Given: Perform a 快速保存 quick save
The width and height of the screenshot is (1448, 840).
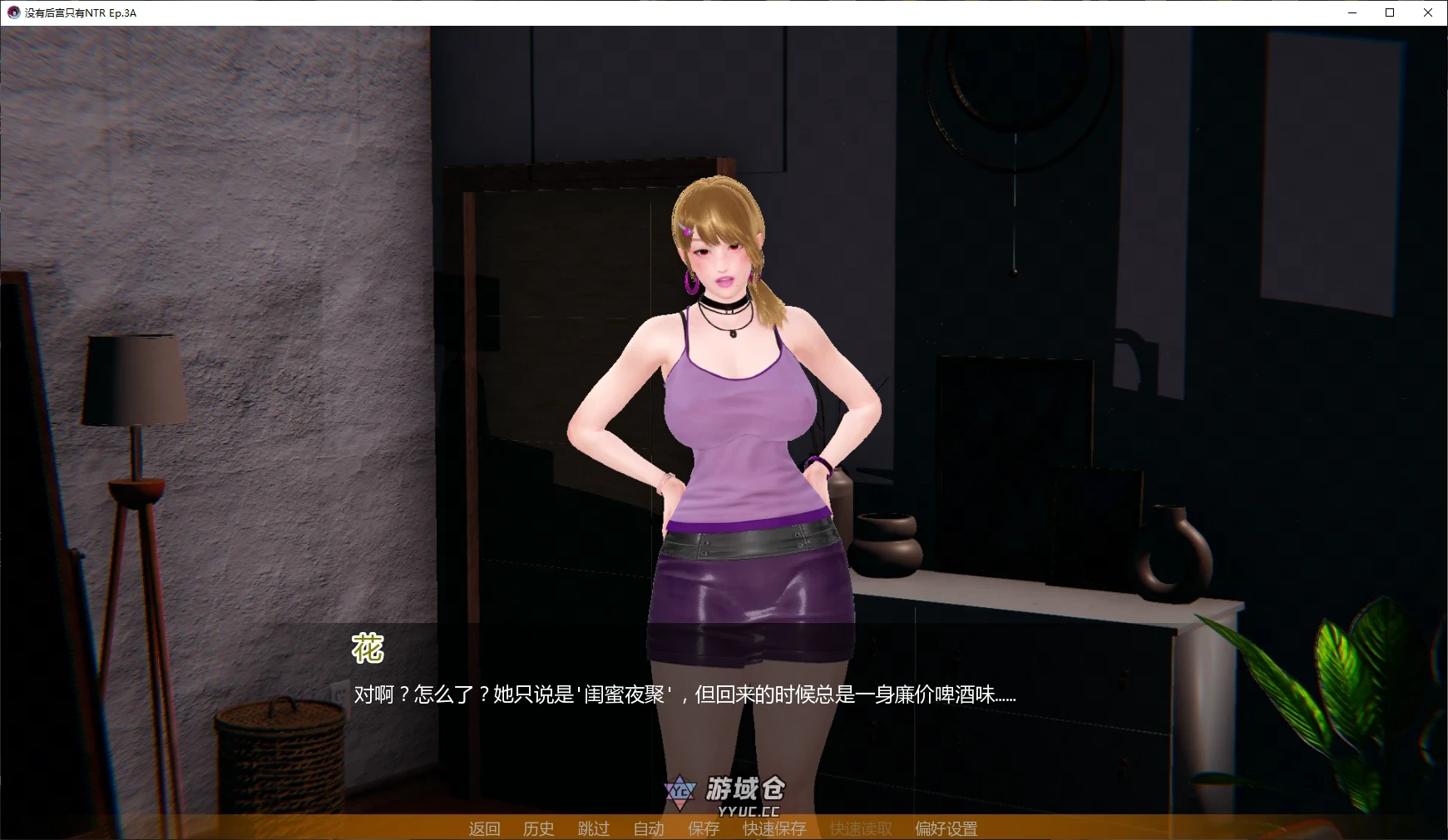Looking at the screenshot, I should pyautogui.click(x=773, y=828).
